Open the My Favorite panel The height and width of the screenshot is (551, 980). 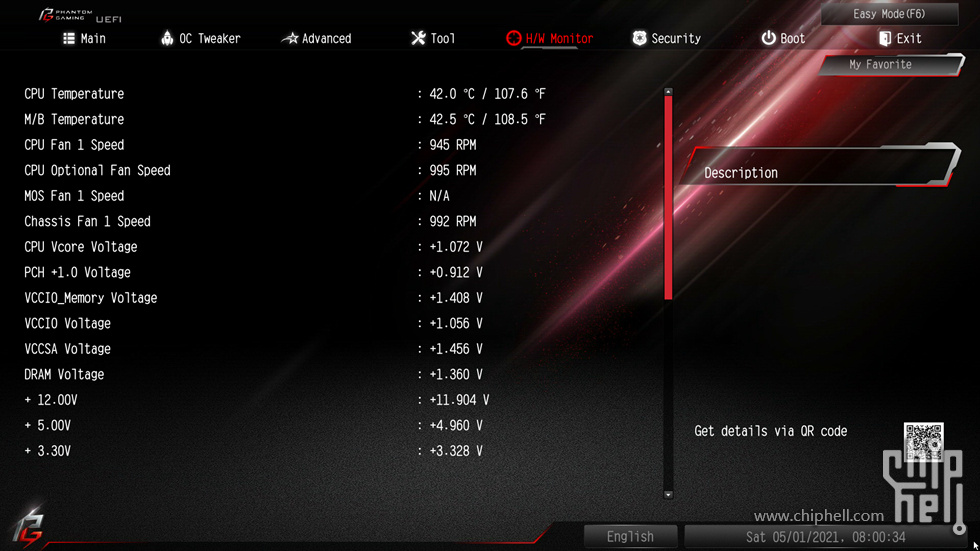(880, 64)
